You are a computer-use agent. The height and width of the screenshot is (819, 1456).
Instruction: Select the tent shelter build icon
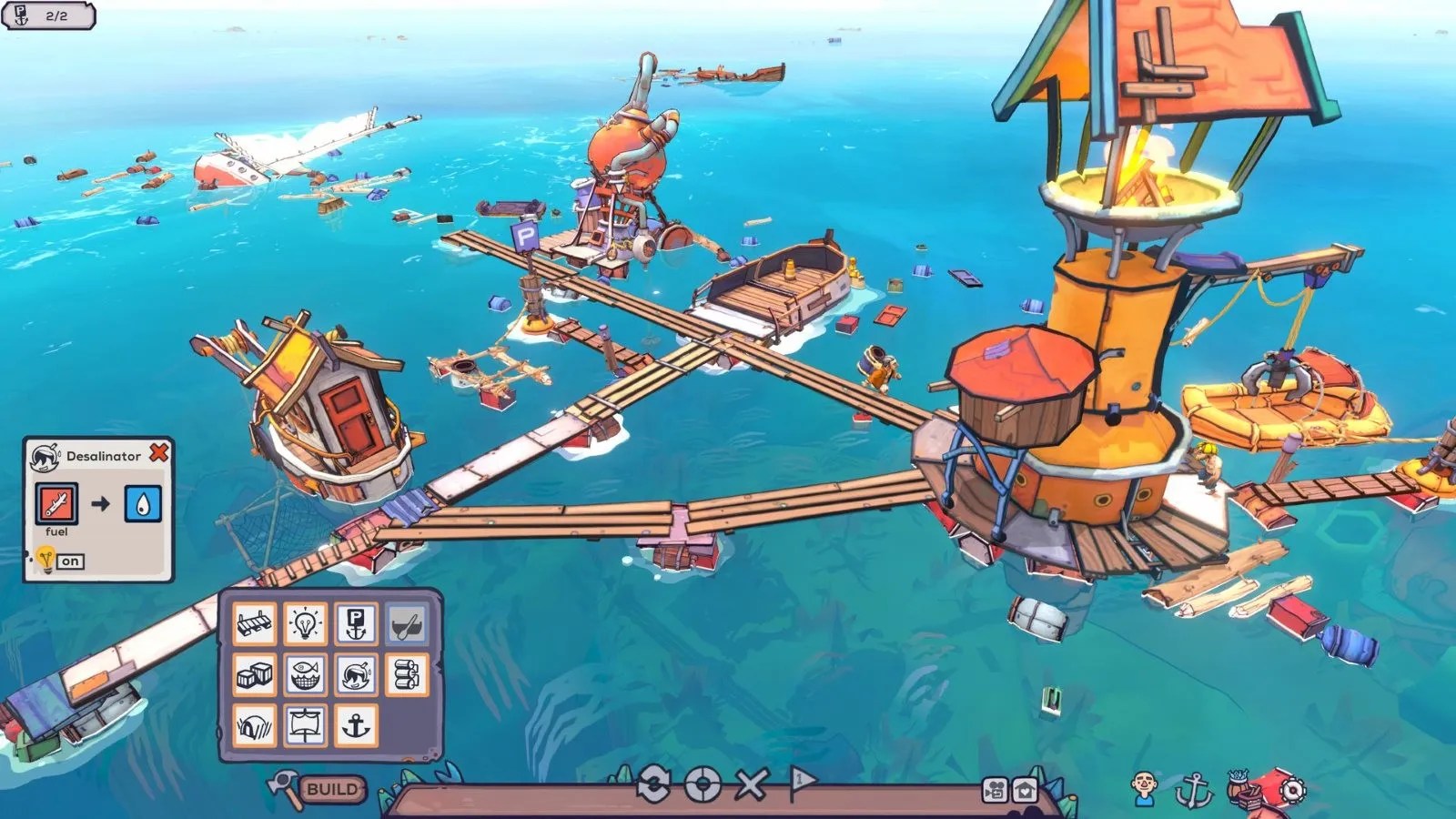[255, 725]
